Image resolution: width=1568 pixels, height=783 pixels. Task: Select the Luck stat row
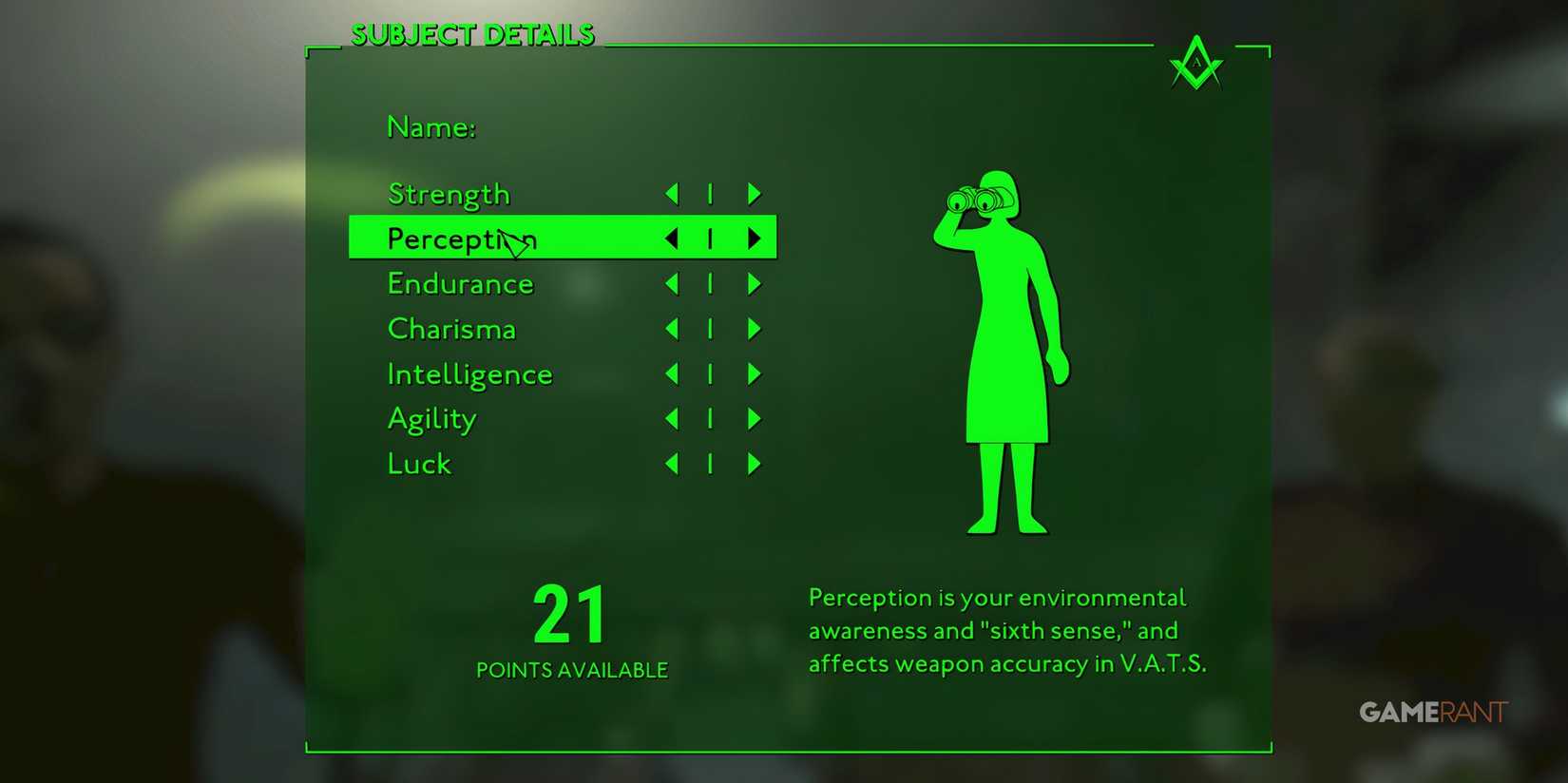tap(418, 464)
